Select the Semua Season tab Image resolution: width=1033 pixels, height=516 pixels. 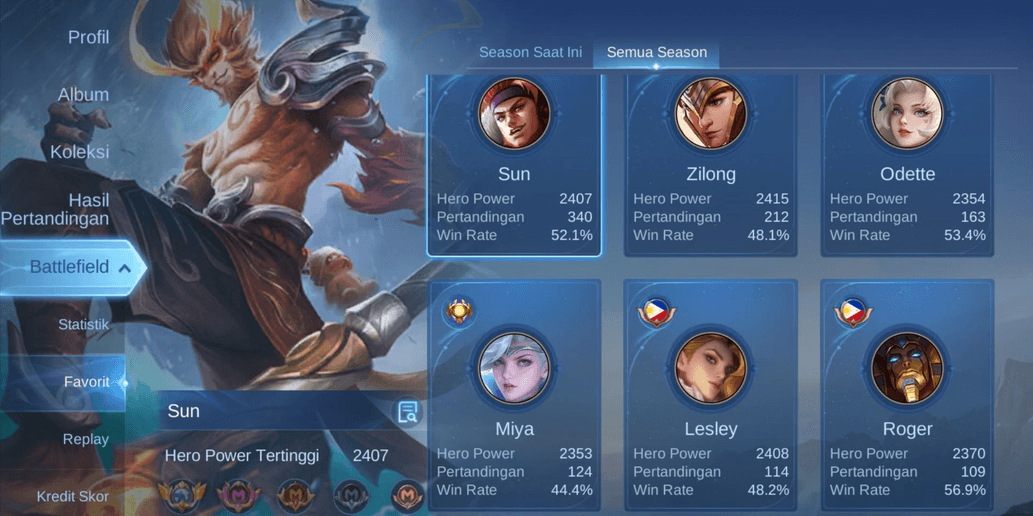[x=657, y=53]
